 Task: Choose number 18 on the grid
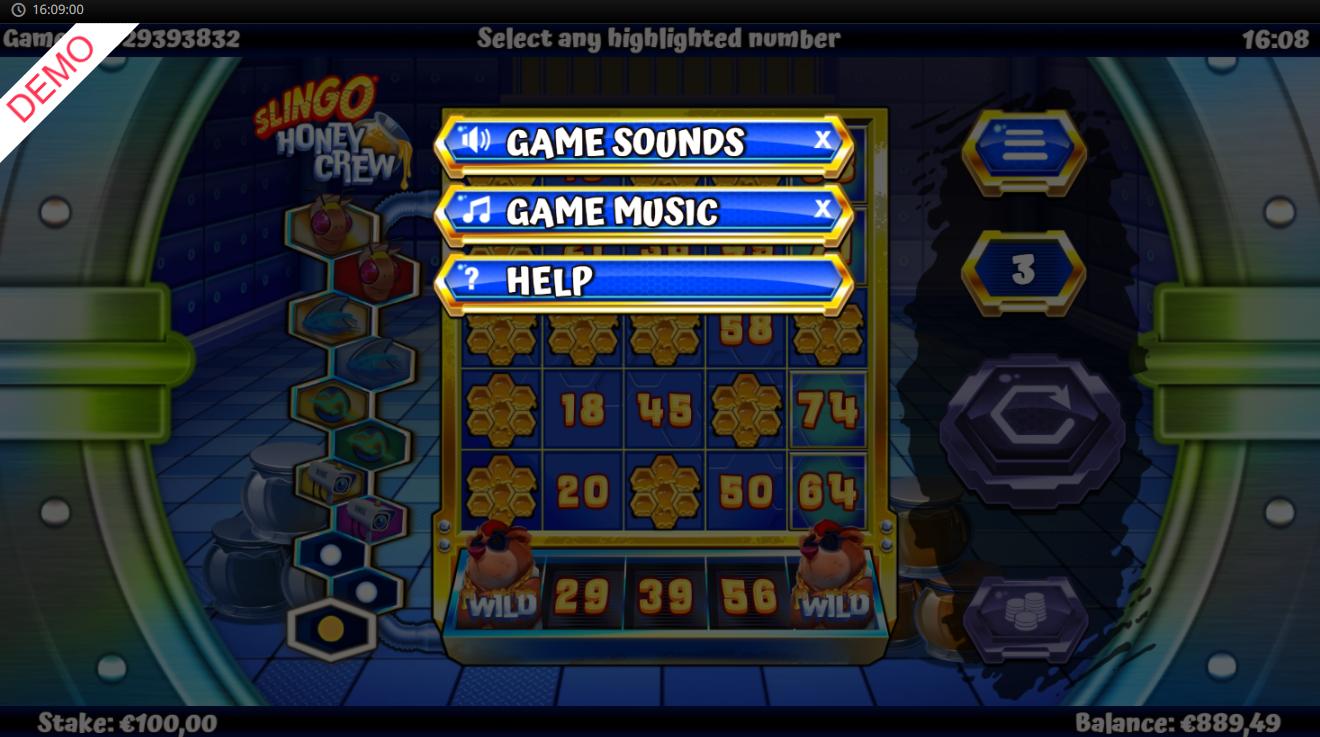pos(582,410)
